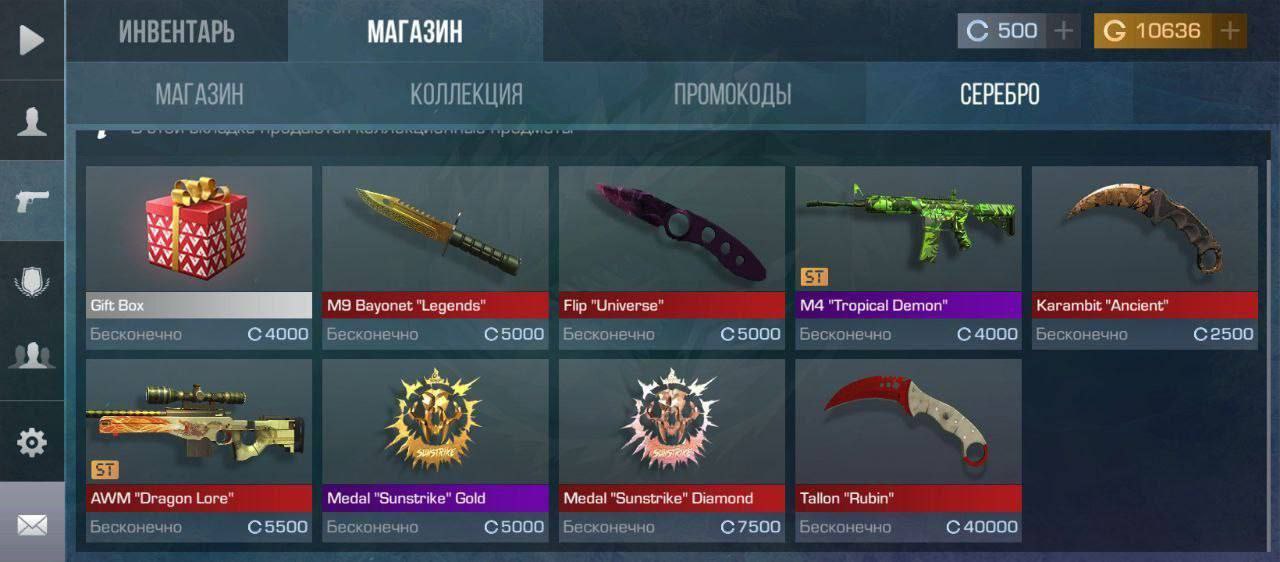Add more silver with the plus button

coord(1064,31)
